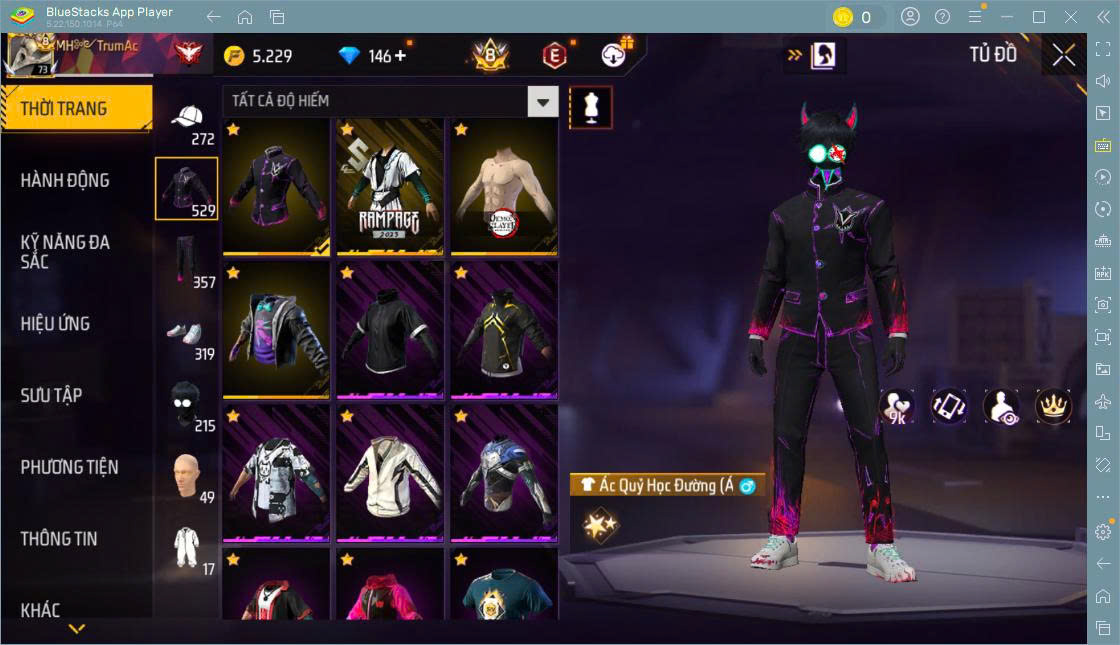Close the Tủ Đồ wardrobe screen
The width and height of the screenshot is (1120, 645).
(x=1063, y=56)
